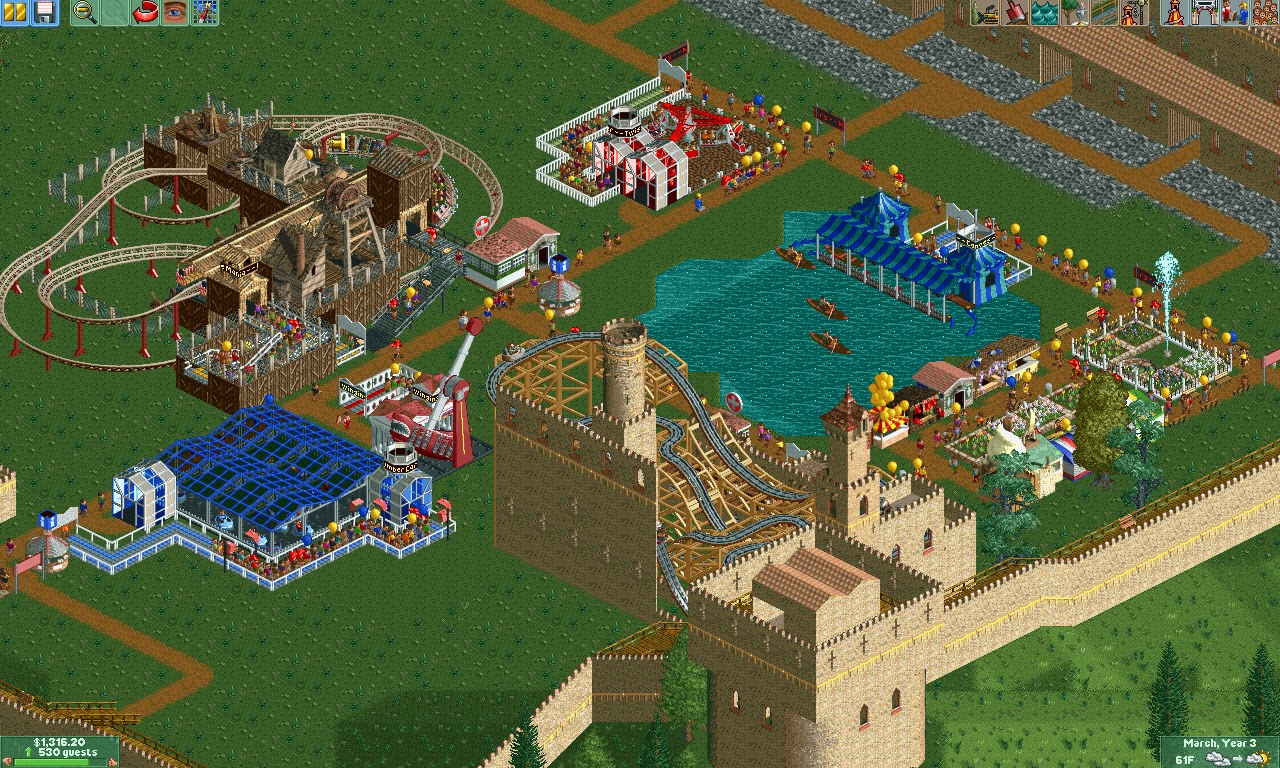1280x768 pixels.
Task: Rotate the view with the red arrow
Action: pos(145,12)
